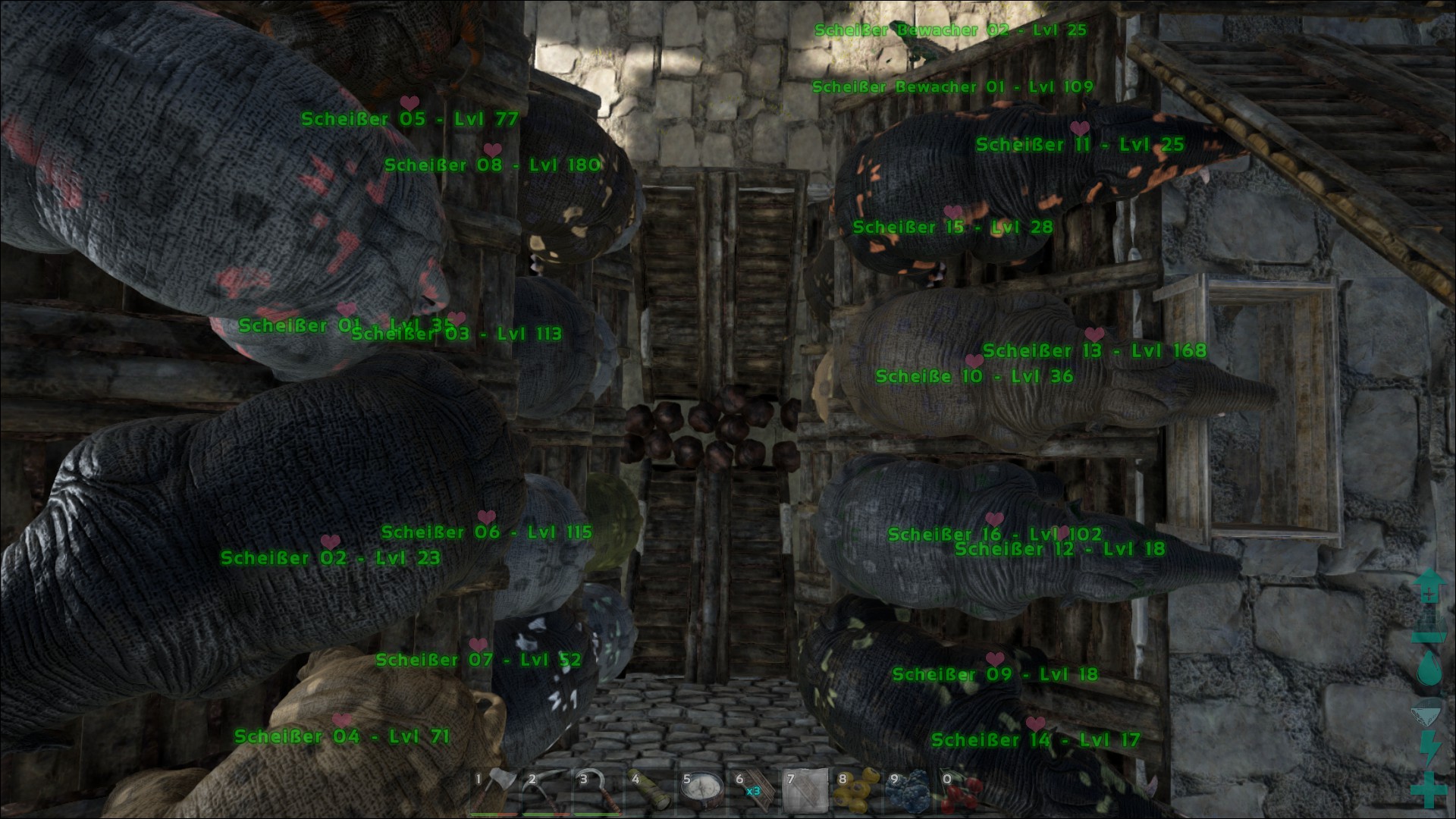Pick the wooden structure stack marked x3

[x=752, y=789]
